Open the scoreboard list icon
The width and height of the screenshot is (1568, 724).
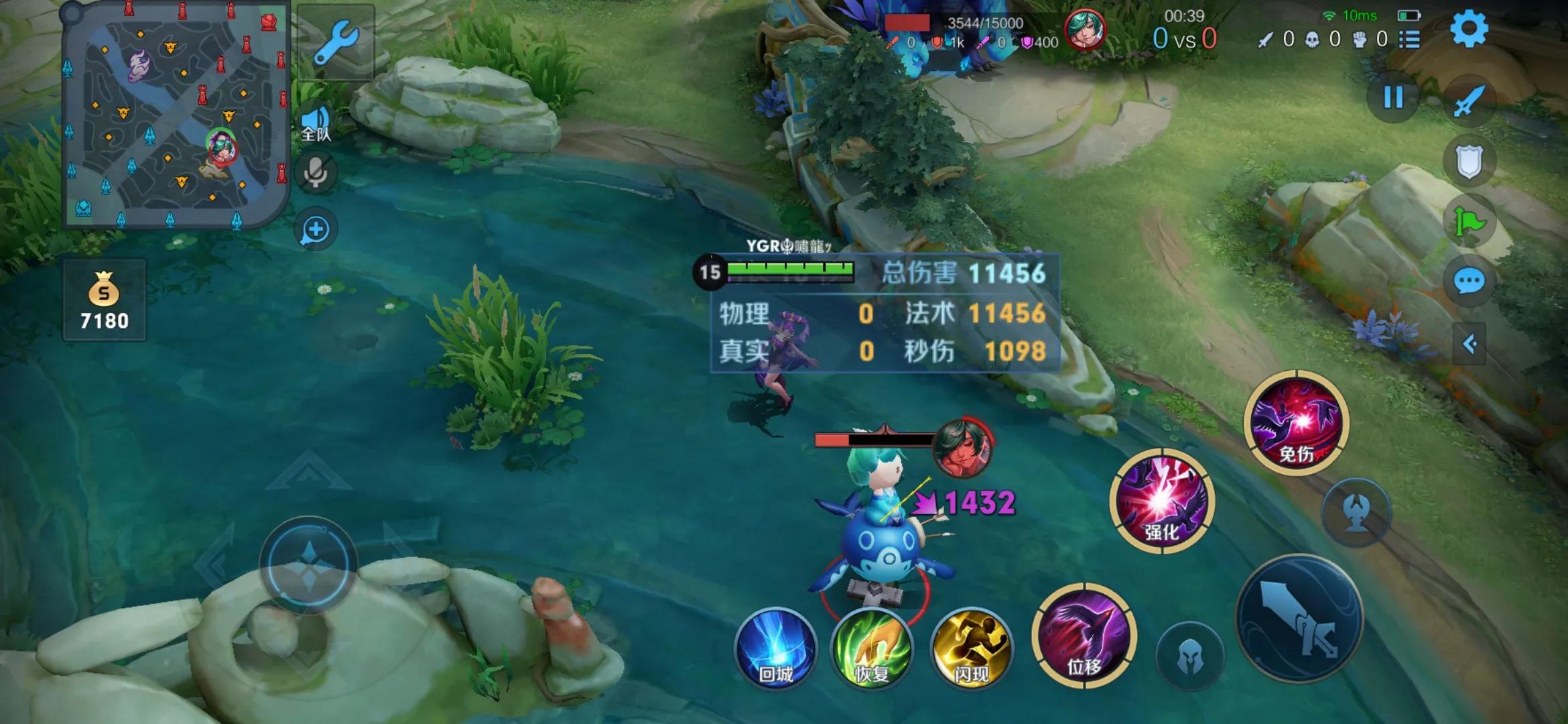1409,40
